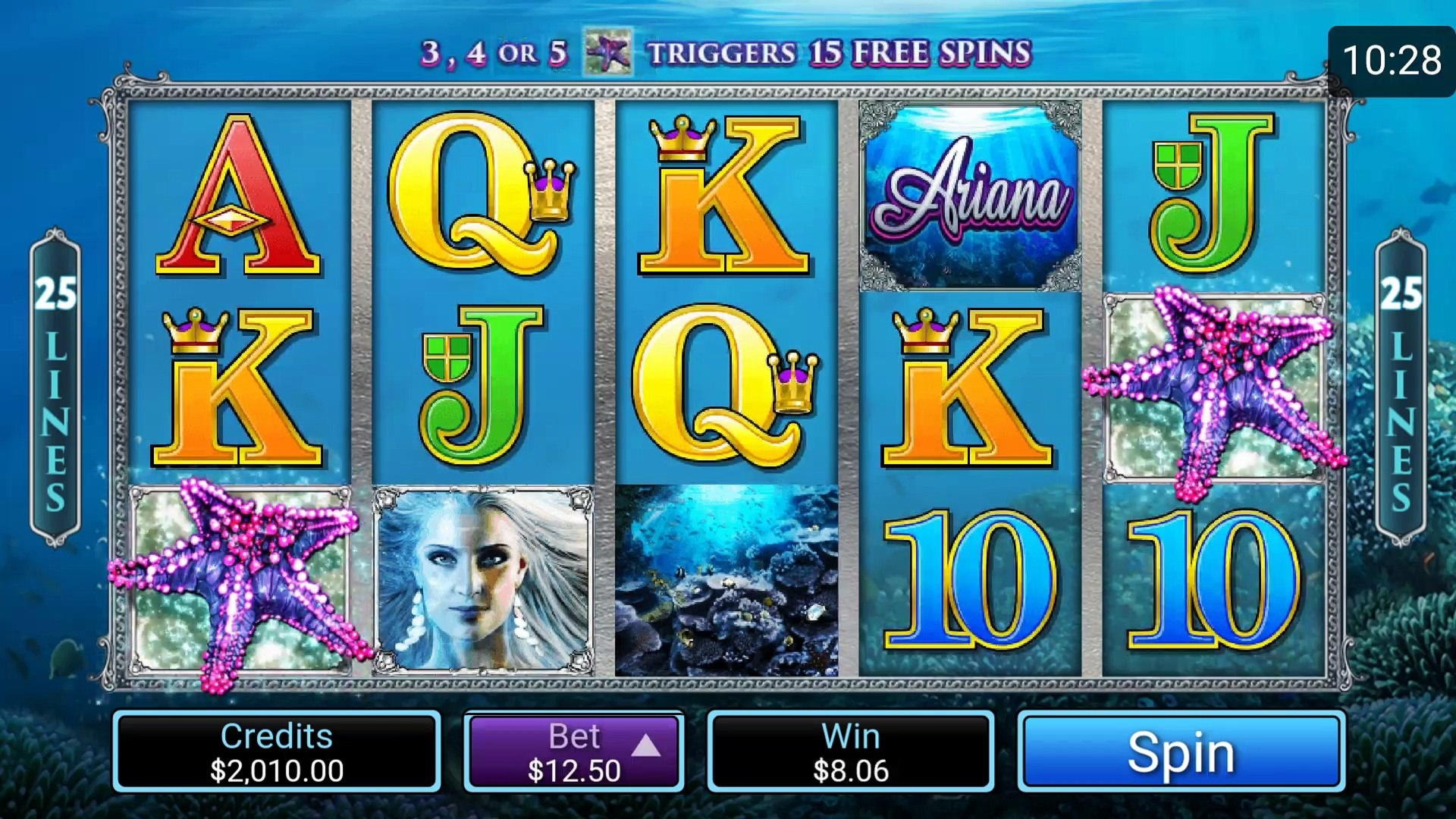Tap the left 25 Lines indicator
This screenshot has height=819, width=1456.
point(55,387)
